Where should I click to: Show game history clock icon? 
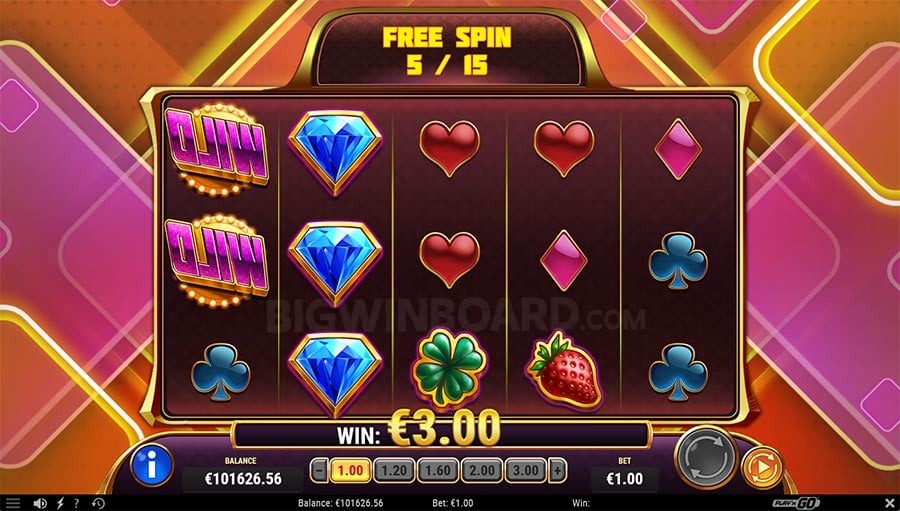click(x=98, y=502)
